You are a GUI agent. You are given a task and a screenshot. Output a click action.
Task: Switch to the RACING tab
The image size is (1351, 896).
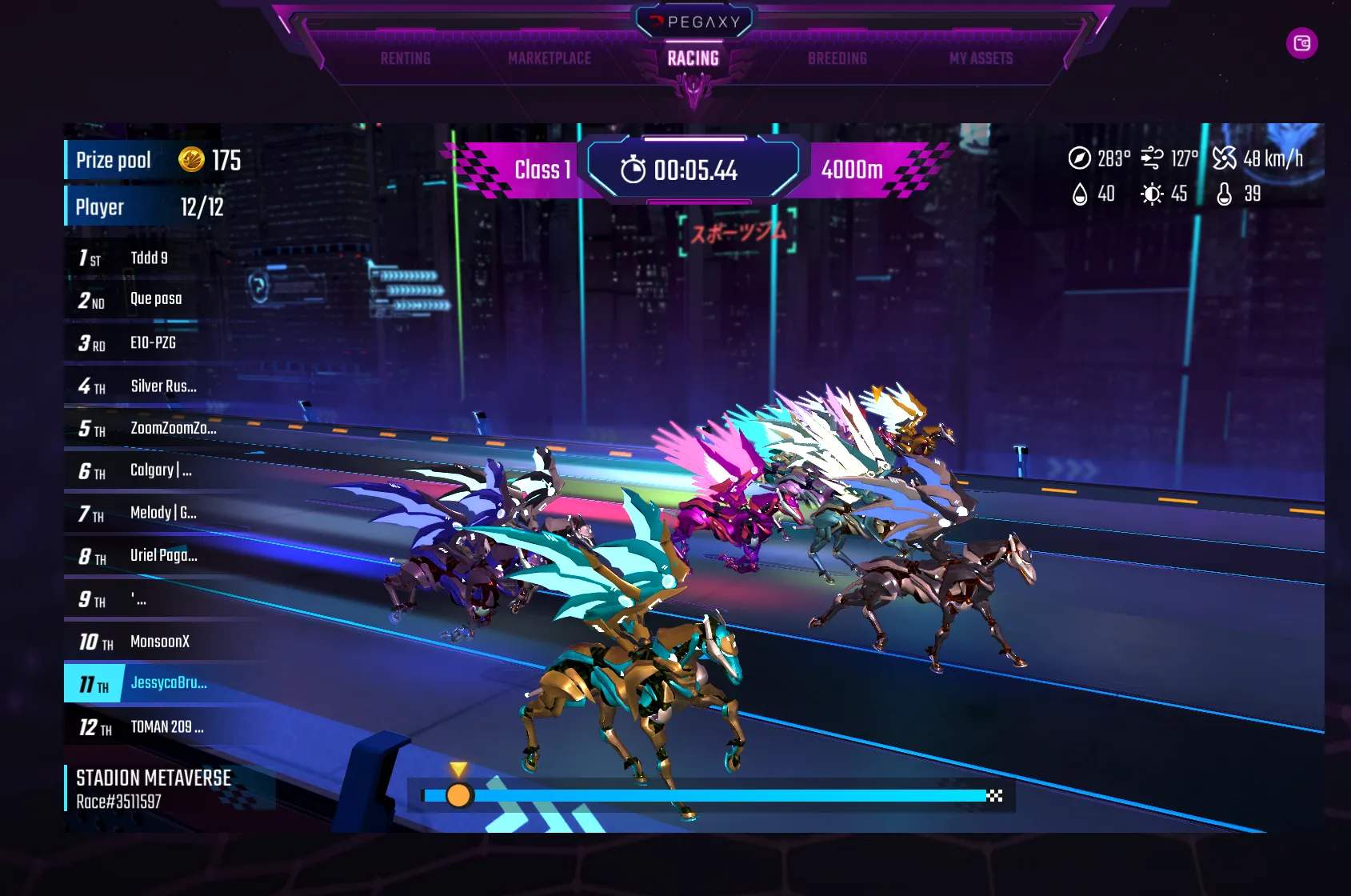point(693,58)
